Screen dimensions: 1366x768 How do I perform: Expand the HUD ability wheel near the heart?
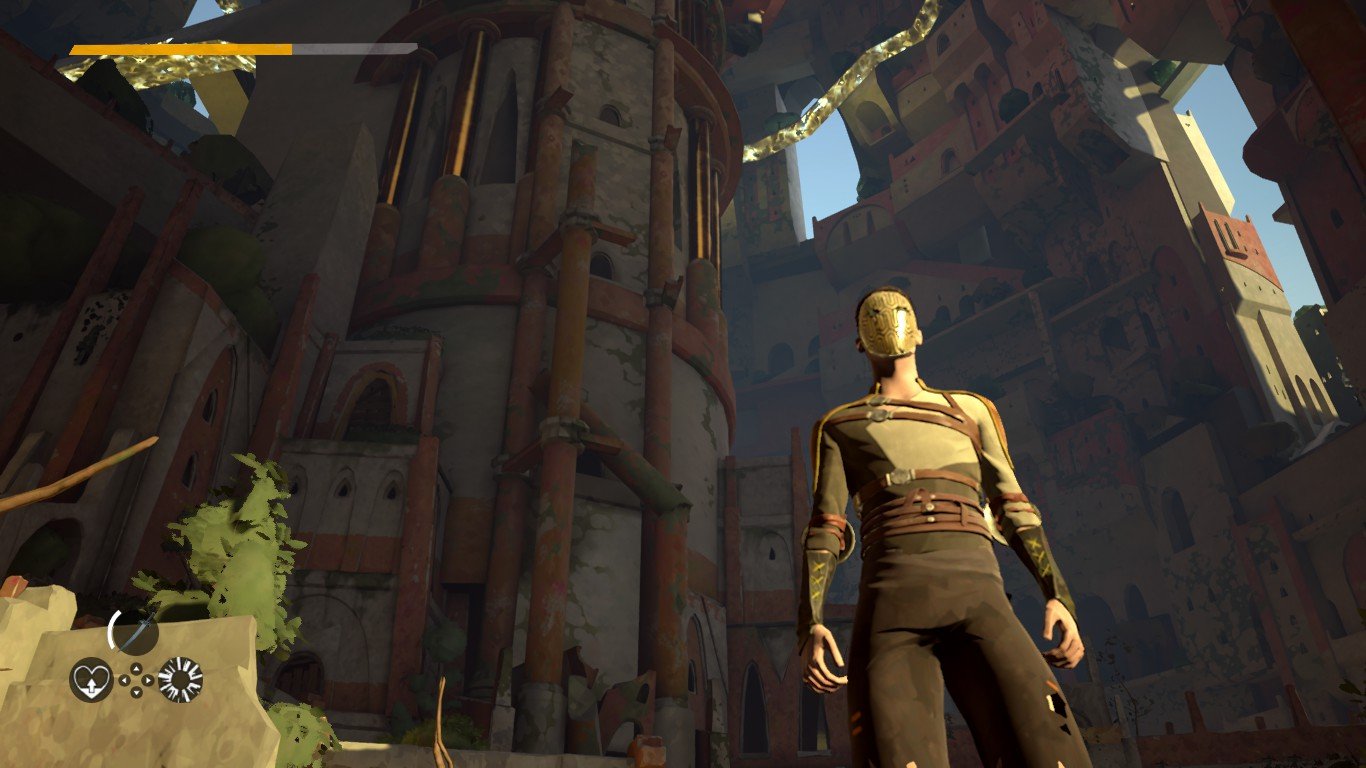92,678
